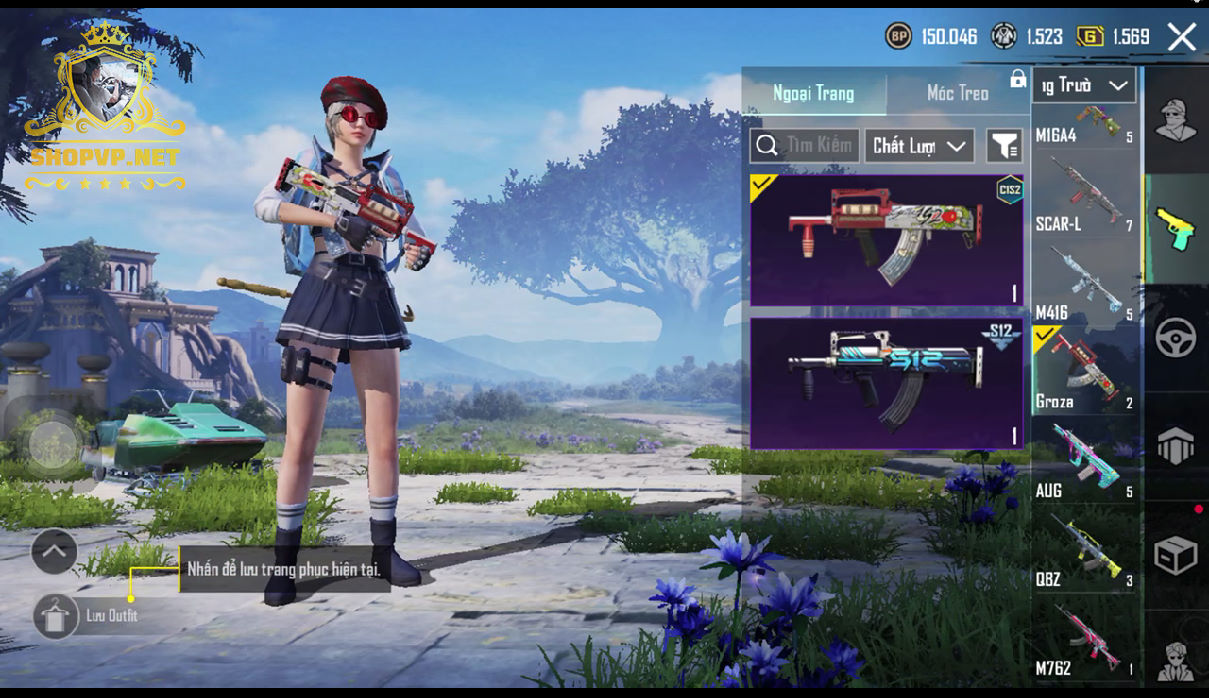
Task: Click the round up-arrow button
Action: [54, 551]
